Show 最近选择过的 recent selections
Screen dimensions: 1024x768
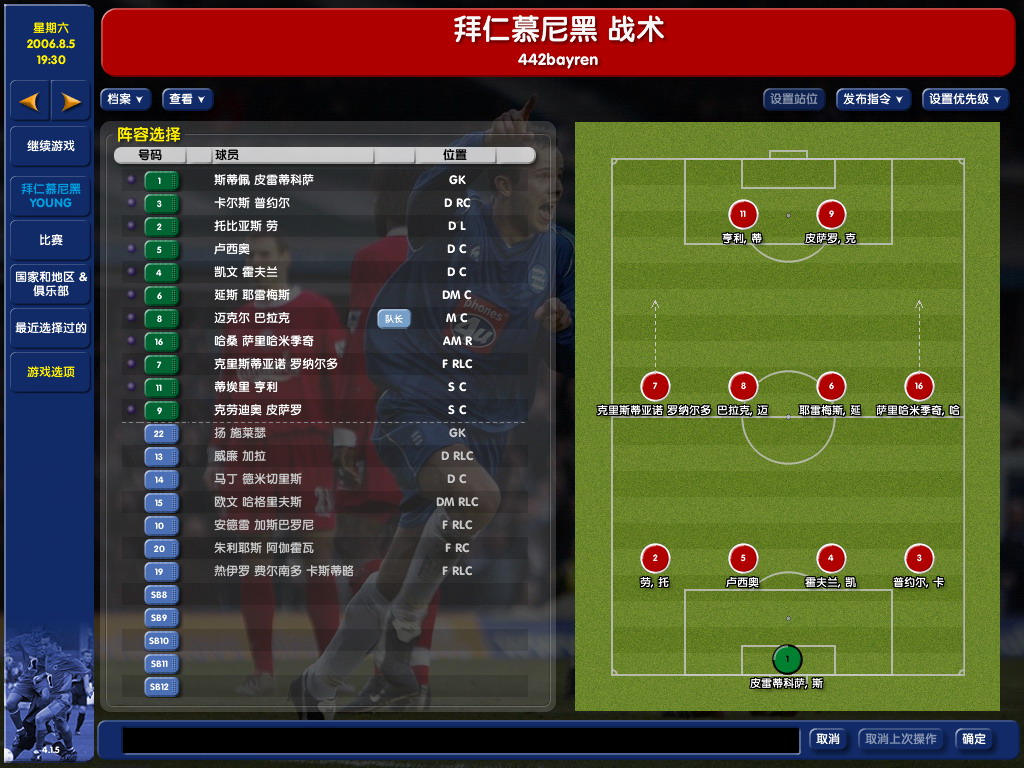[x=50, y=328]
